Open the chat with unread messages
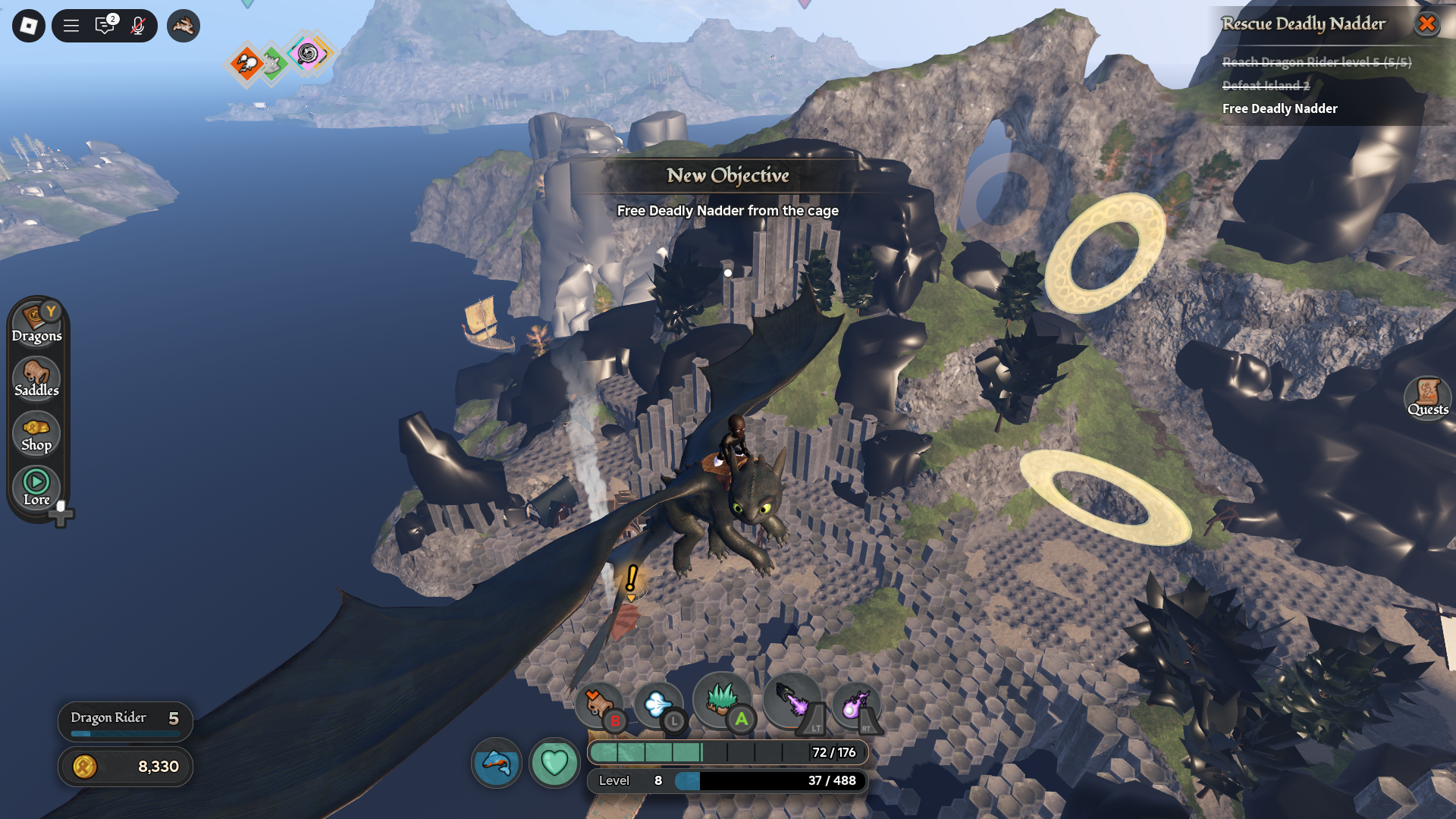 105,26
